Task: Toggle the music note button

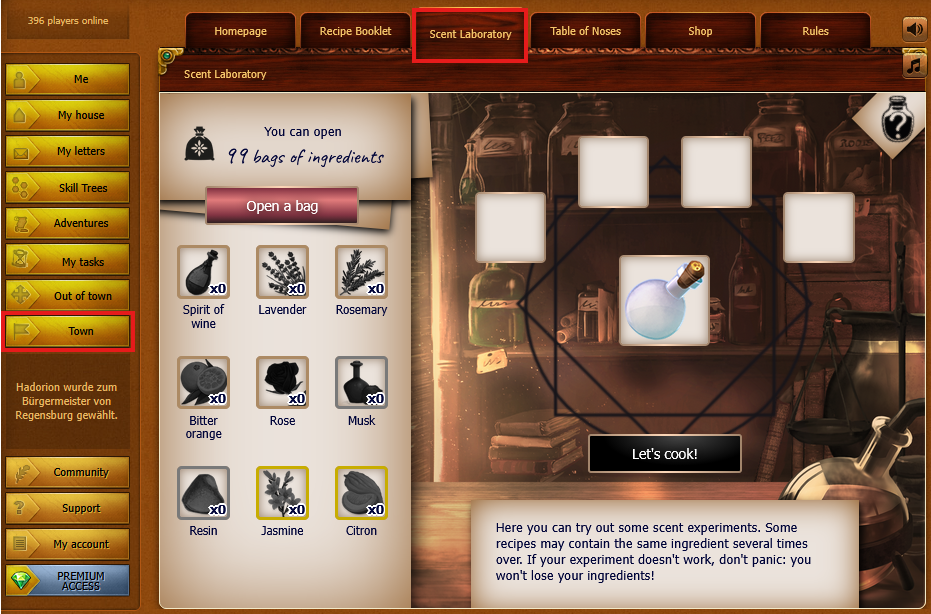Action: pyautogui.click(x=914, y=65)
